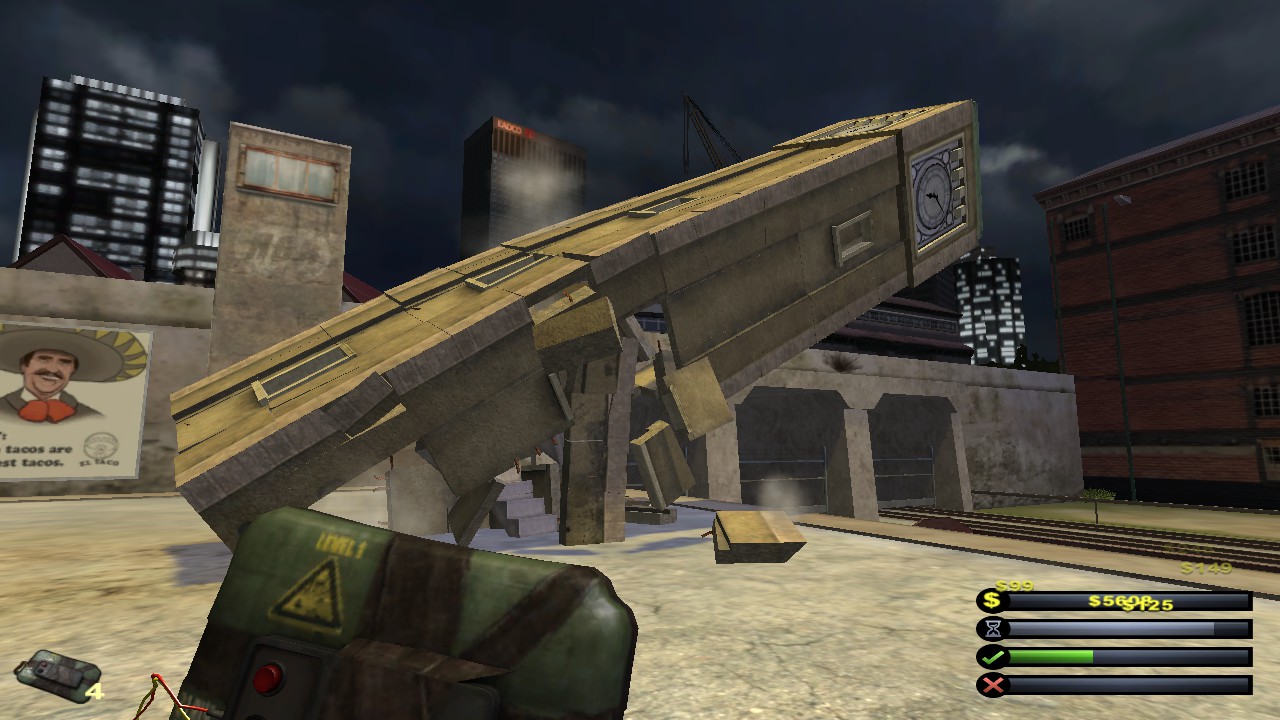1280x720 pixels.
Task: Click the $5608 money total display
Action: pyautogui.click(x=1118, y=600)
